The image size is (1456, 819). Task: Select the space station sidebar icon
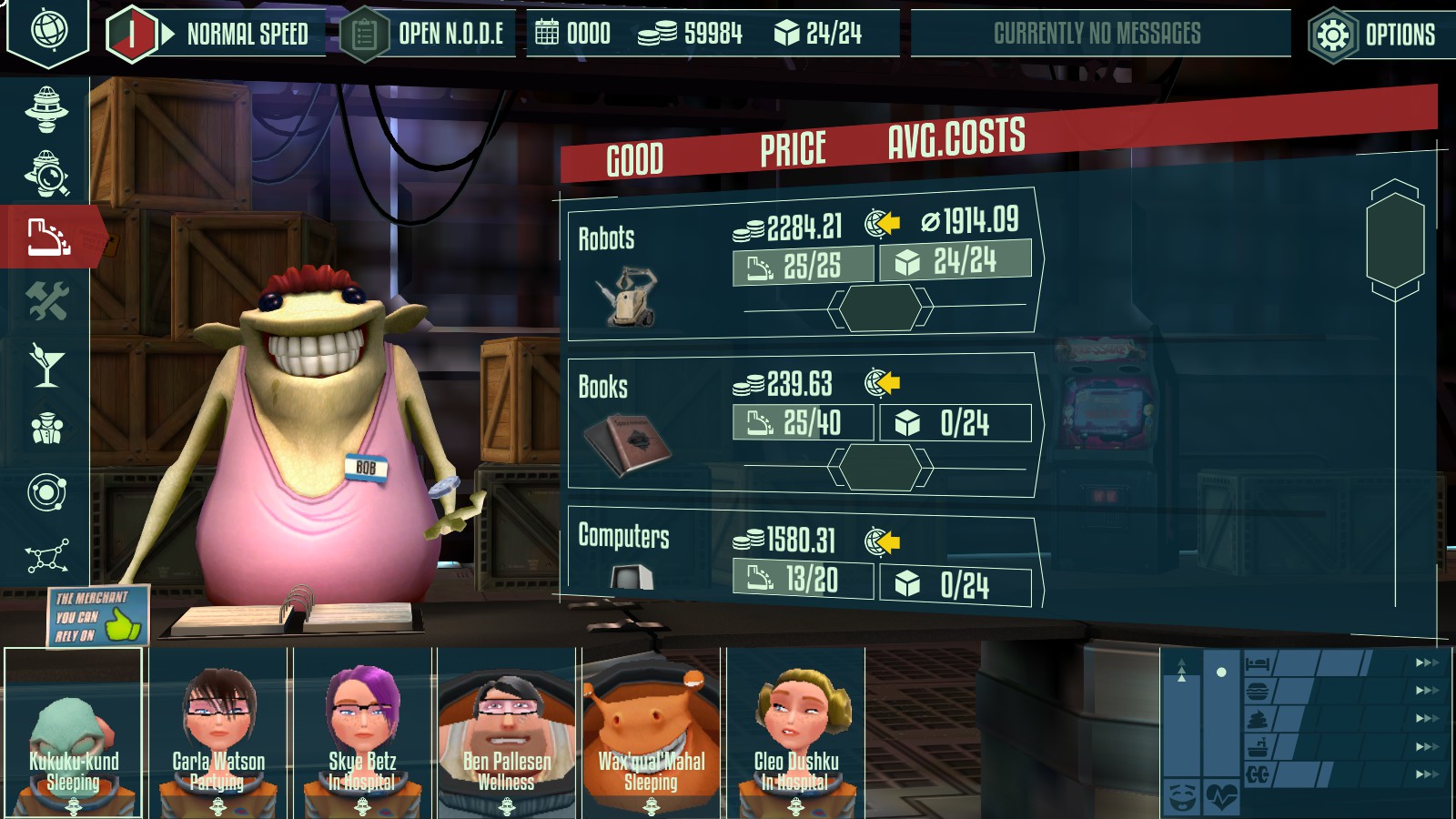[x=46, y=109]
